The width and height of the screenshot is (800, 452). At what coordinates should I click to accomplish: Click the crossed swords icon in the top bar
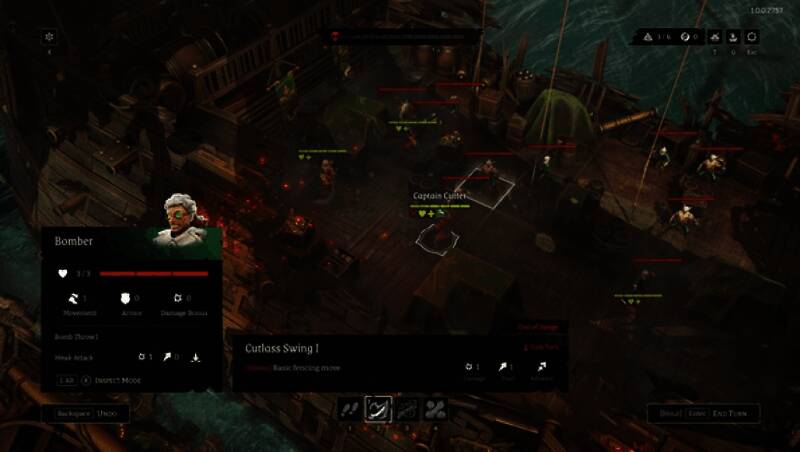714,37
